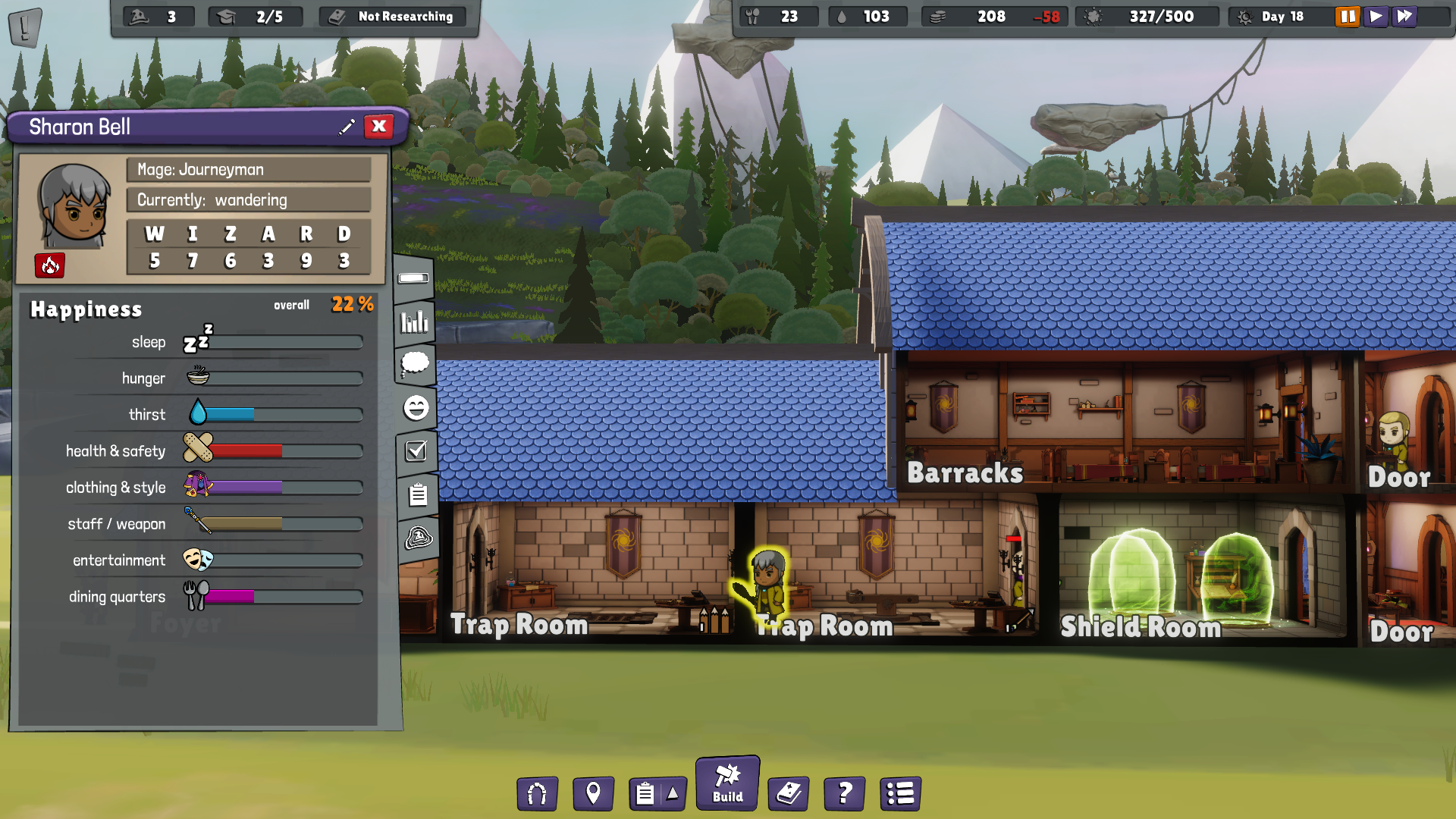Click the portal archway icon
The image size is (1456, 819).
pyautogui.click(x=537, y=794)
